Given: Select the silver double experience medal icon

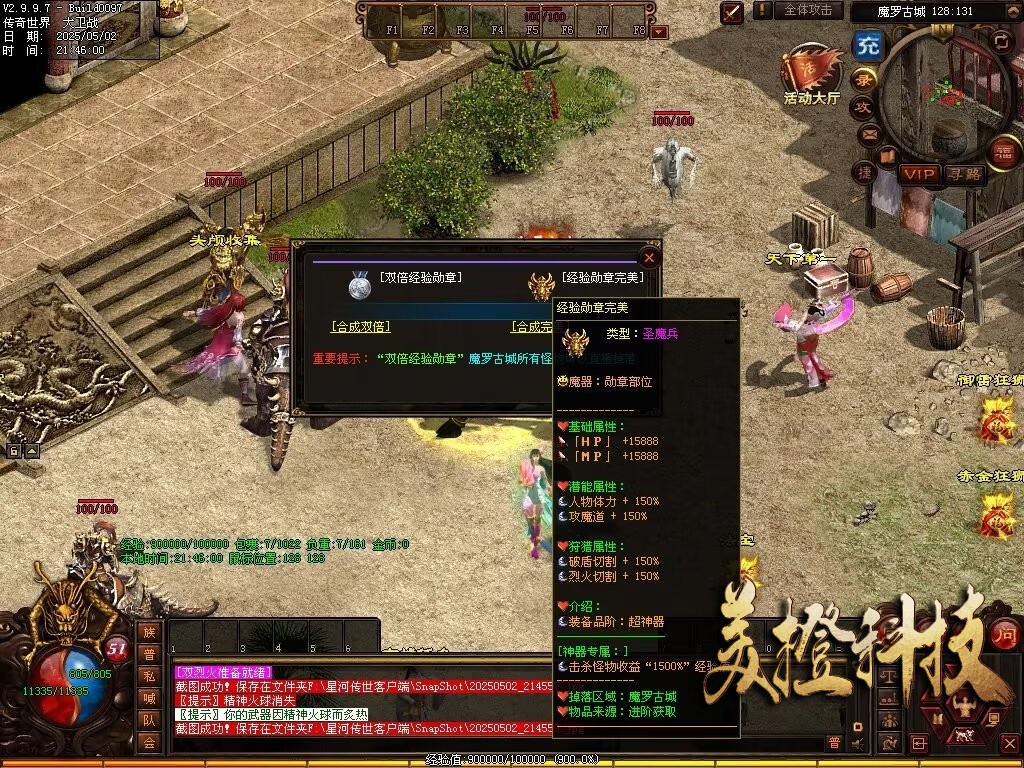Looking at the screenshot, I should point(360,287).
